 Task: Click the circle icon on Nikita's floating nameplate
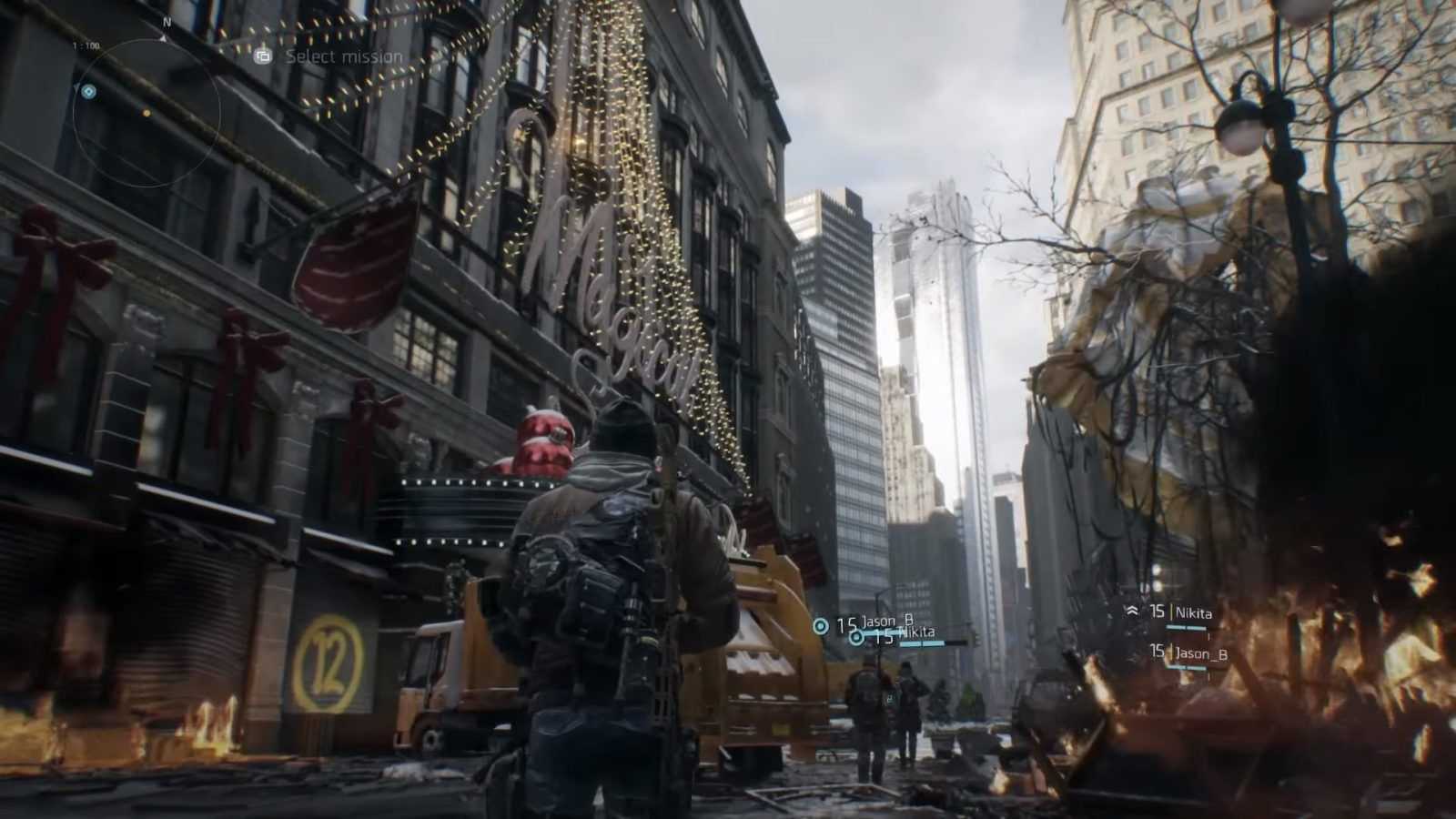click(x=856, y=638)
